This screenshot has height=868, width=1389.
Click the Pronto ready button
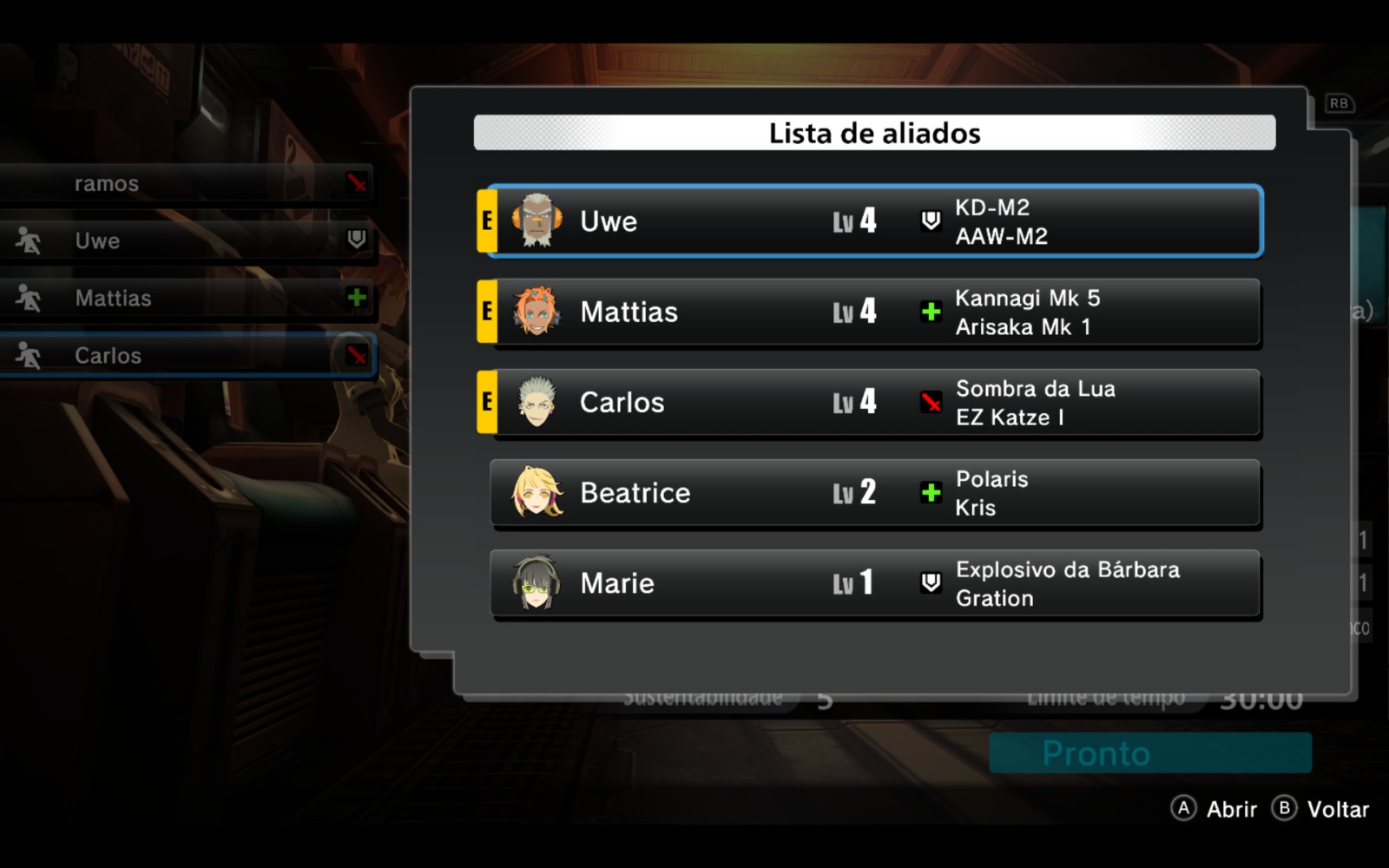(x=1149, y=753)
